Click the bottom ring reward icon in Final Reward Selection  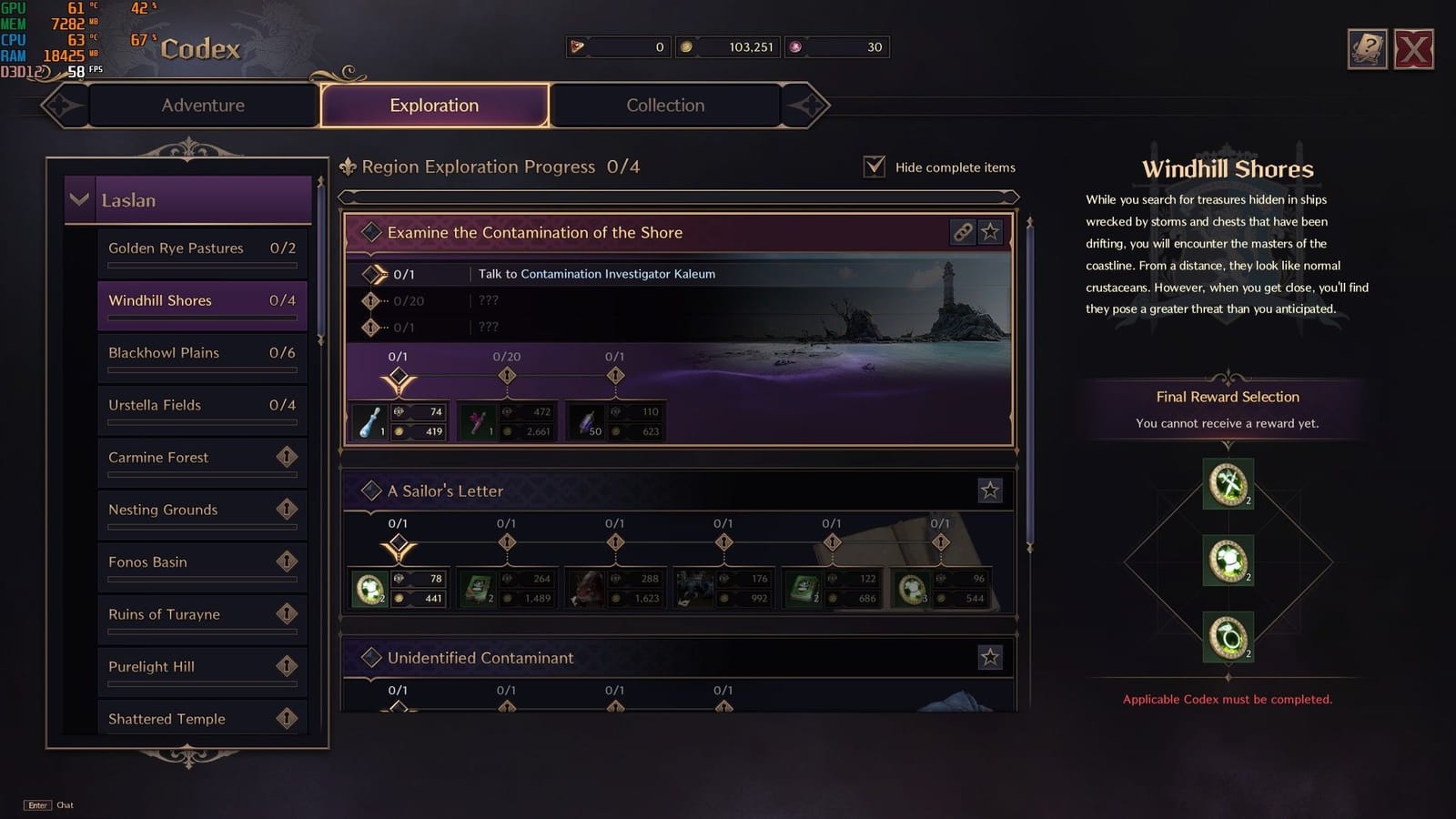[1227, 639]
